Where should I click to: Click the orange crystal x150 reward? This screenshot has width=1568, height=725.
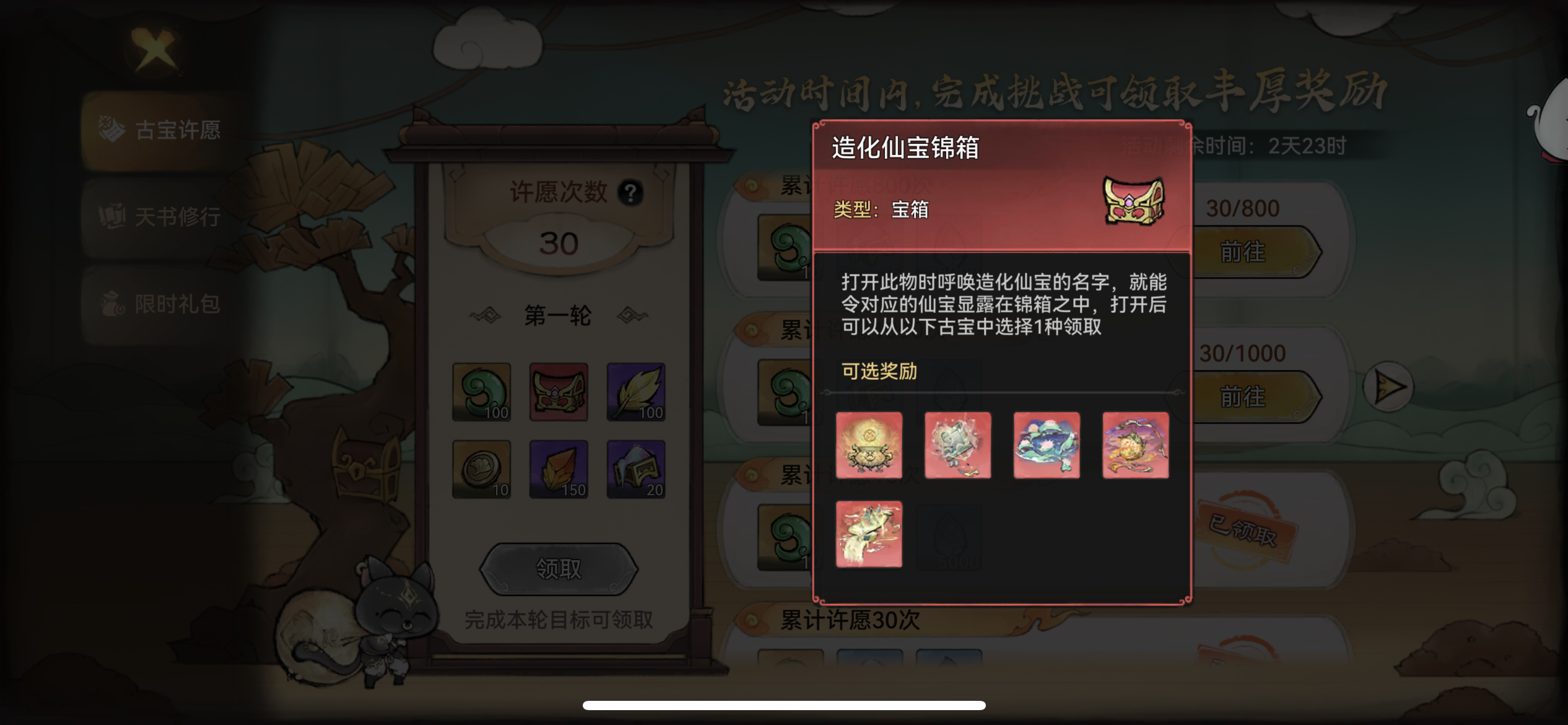pos(558,469)
